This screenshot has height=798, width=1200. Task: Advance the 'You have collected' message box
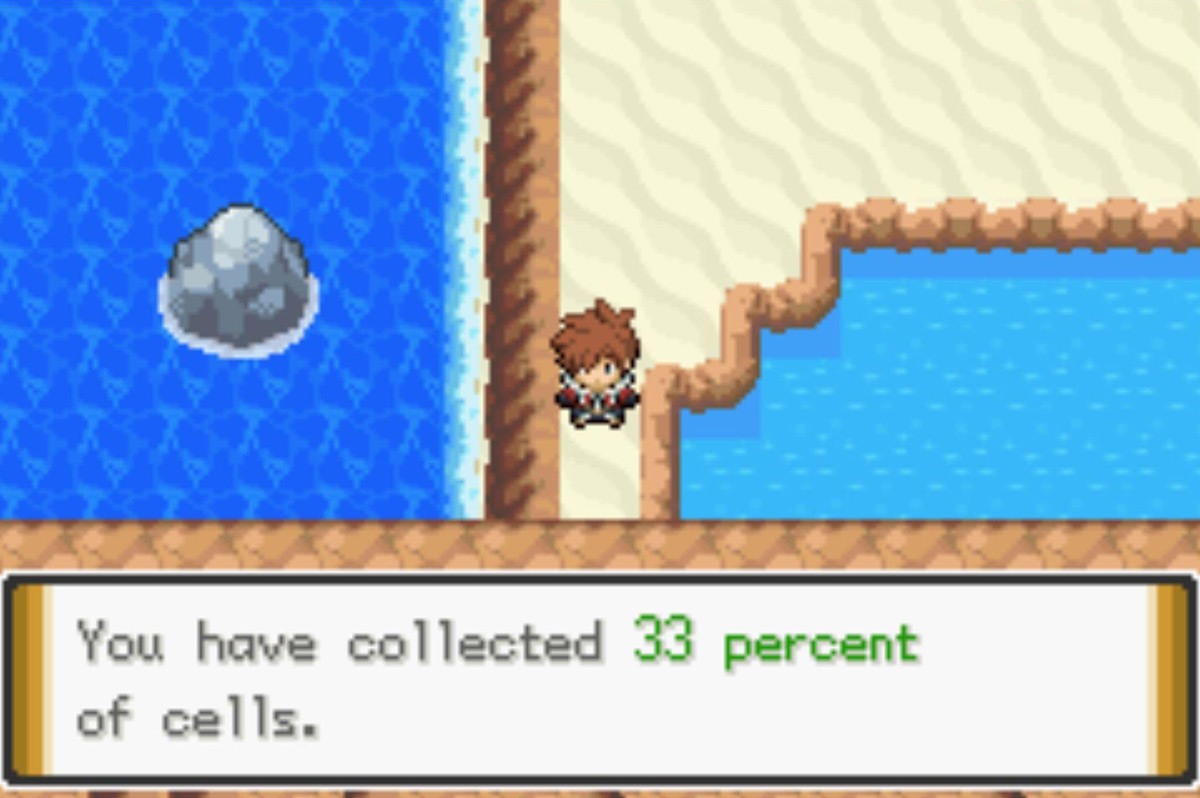pos(598,678)
